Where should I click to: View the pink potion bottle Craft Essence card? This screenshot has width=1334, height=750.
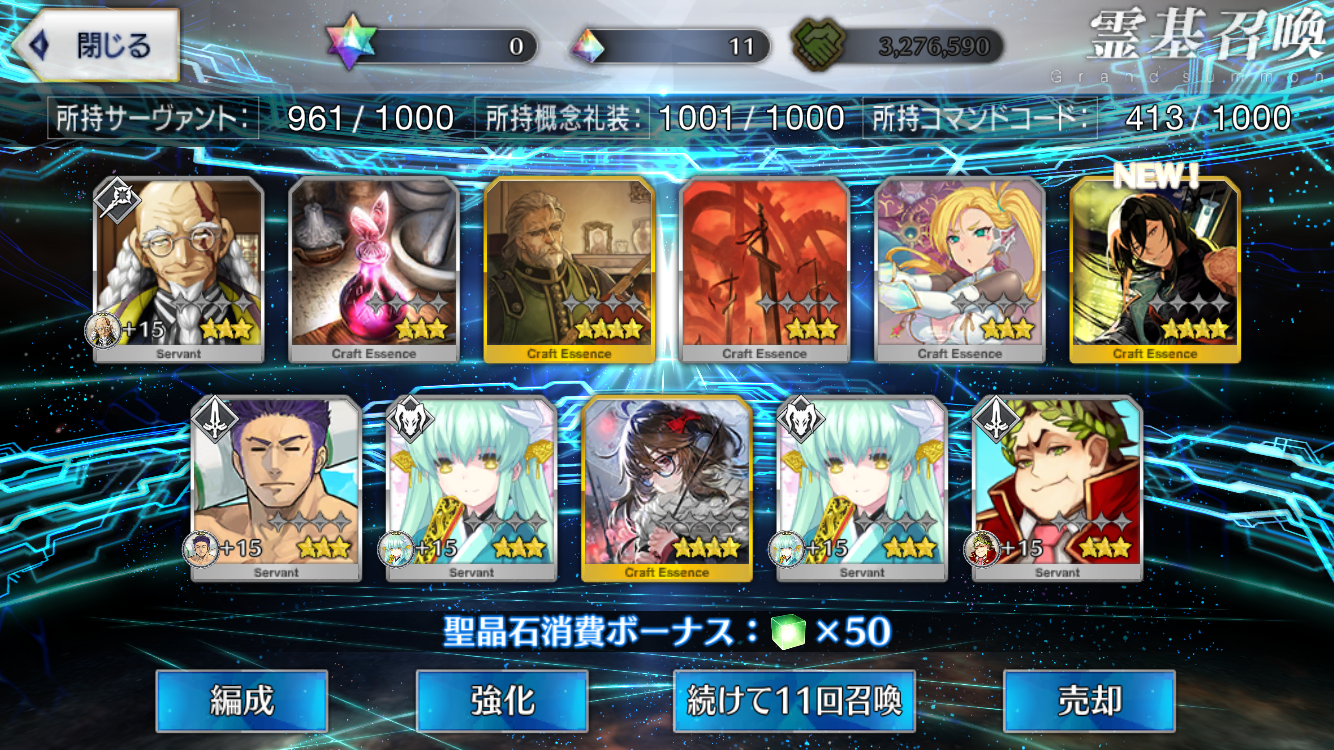pyautogui.click(x=374, y=269)
